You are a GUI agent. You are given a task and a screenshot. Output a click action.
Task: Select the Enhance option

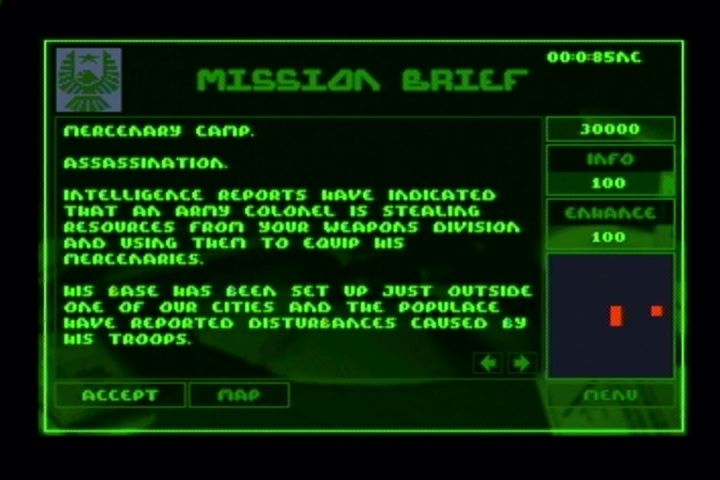pos(610,213)
